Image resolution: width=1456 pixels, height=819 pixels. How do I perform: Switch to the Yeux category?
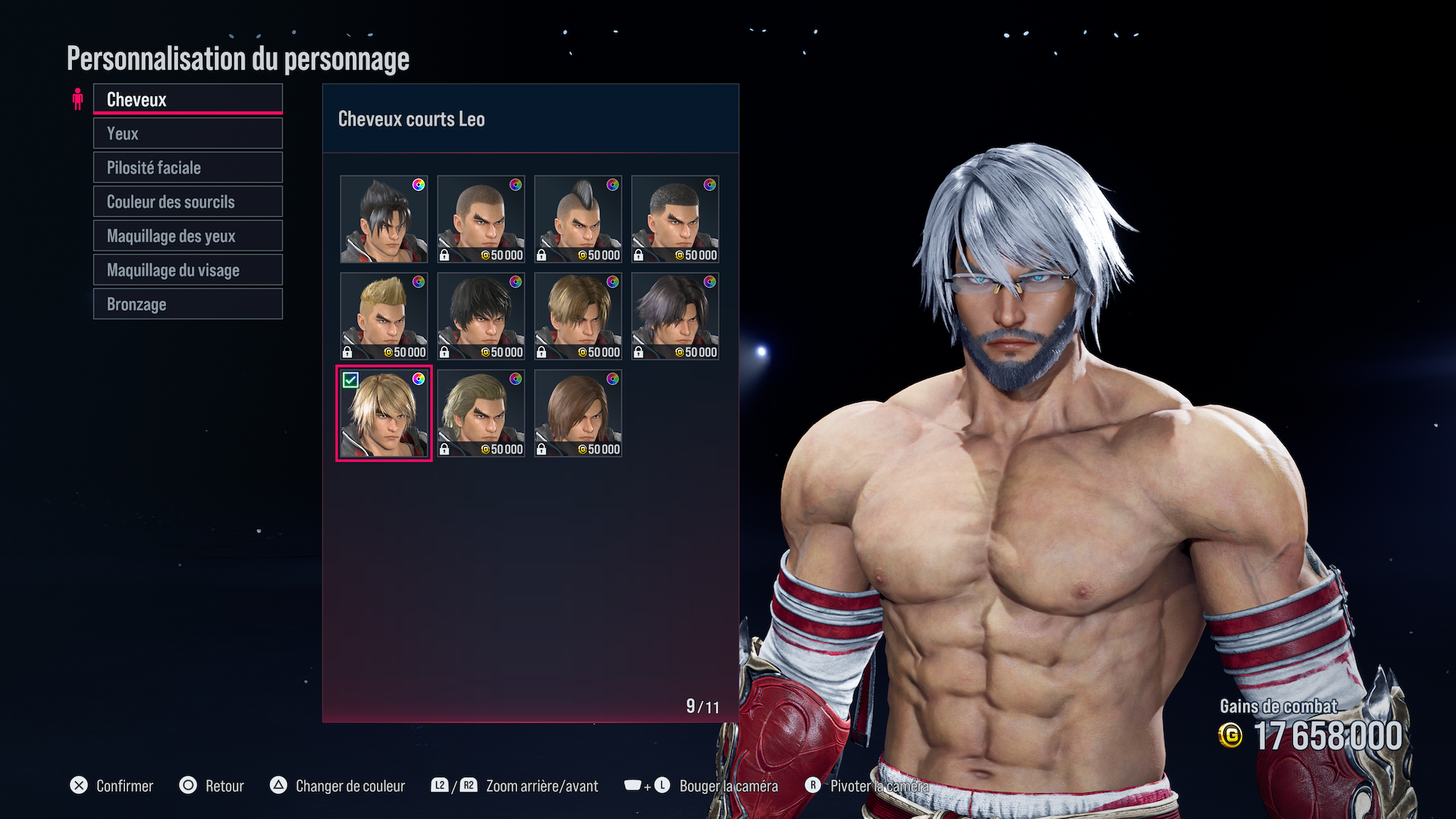pos(187,133)
